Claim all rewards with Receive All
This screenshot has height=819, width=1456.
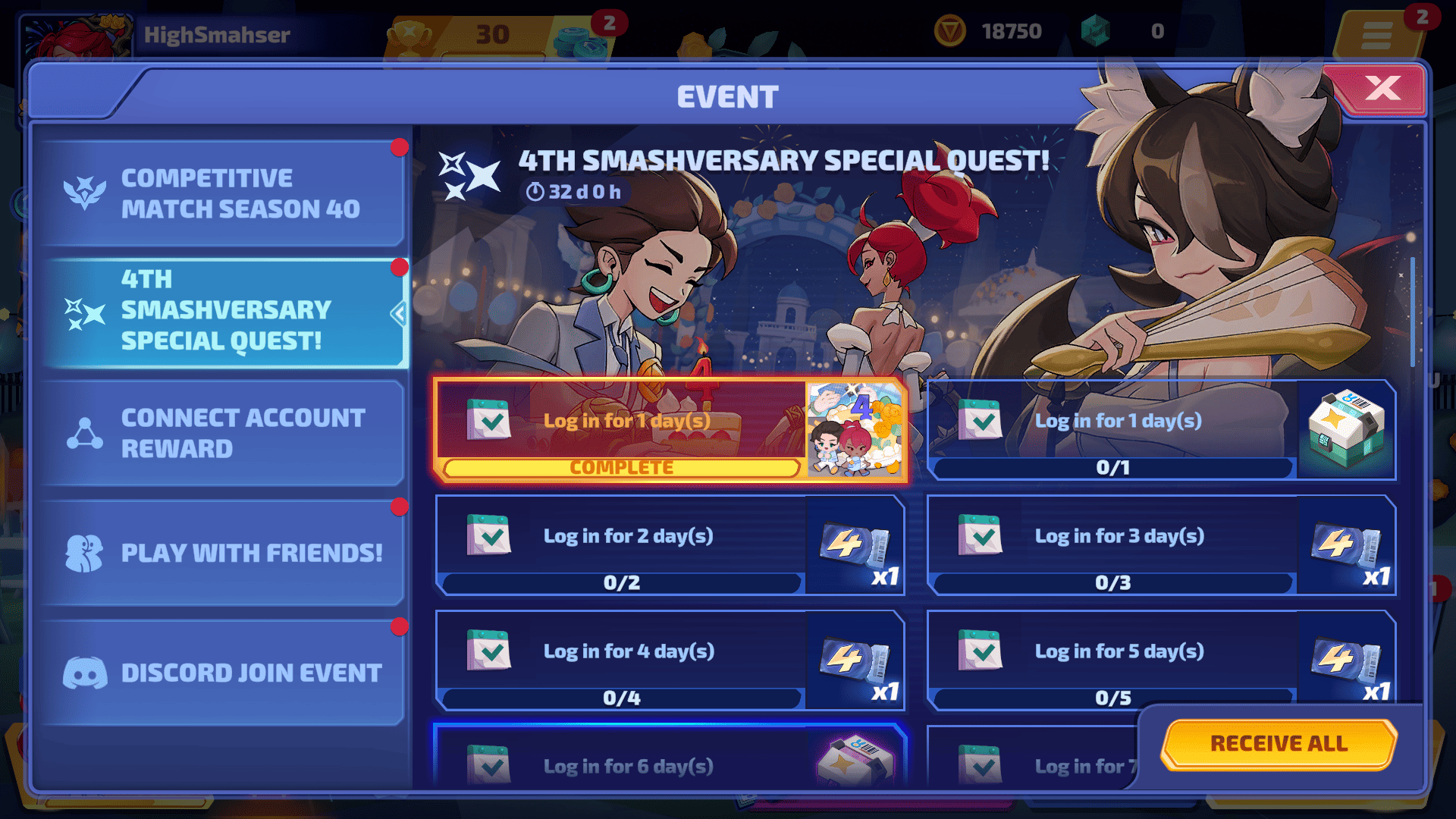[1279, 744]
